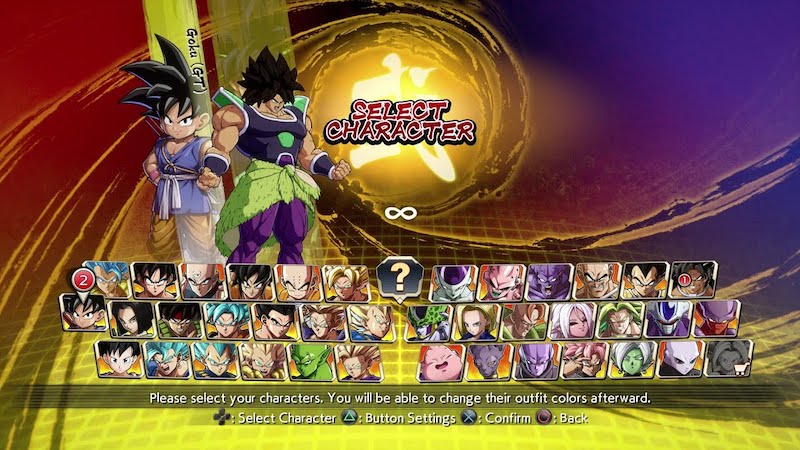
Task: Select the random question mark tile
Action: coord(398,276)
